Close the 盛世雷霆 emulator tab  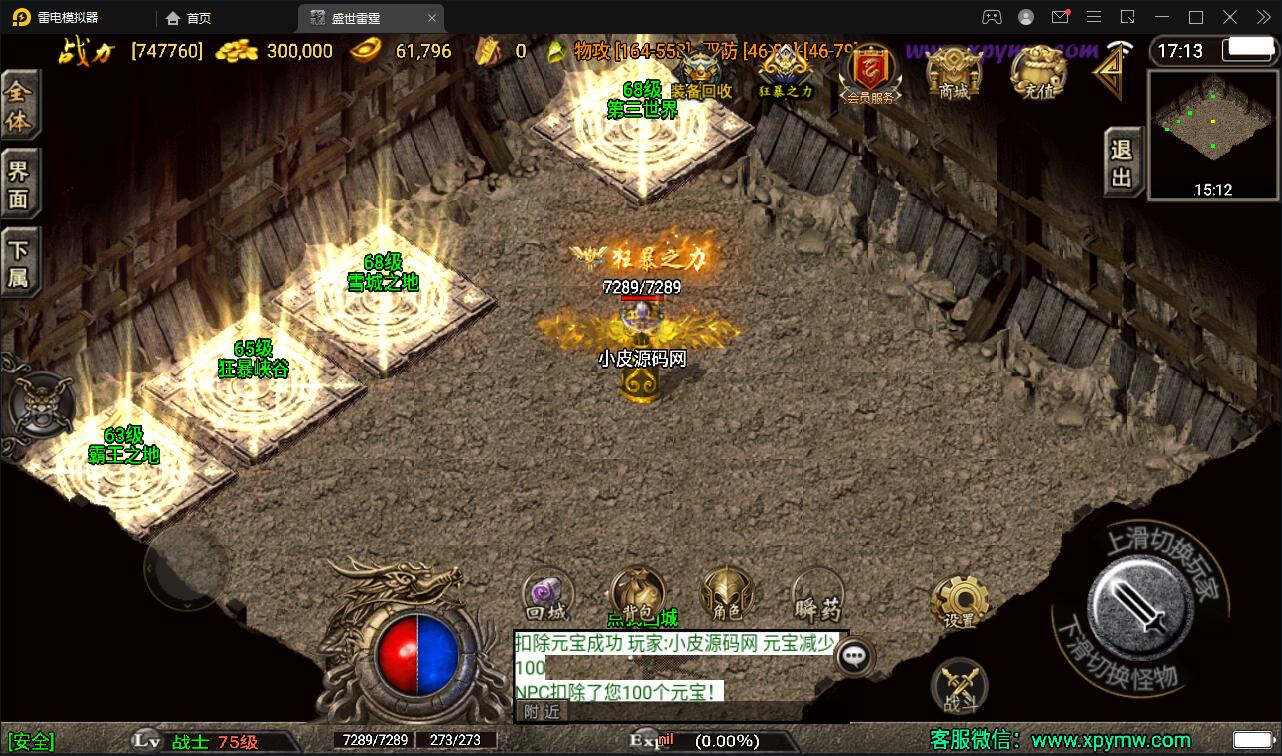pyautogui.click(x=432, y=18)
